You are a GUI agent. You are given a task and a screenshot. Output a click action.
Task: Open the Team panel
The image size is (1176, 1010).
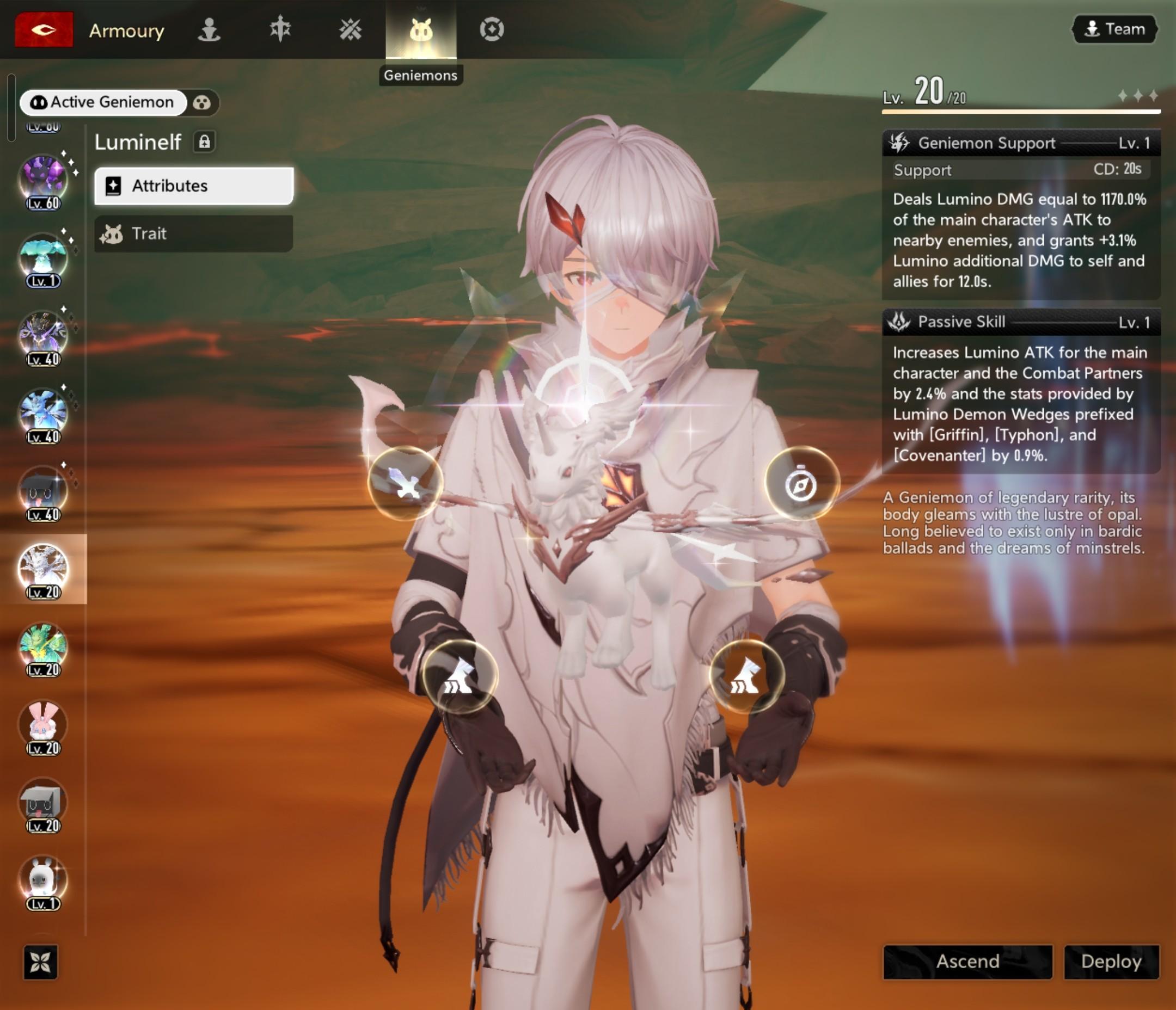tap(1114, 29)
